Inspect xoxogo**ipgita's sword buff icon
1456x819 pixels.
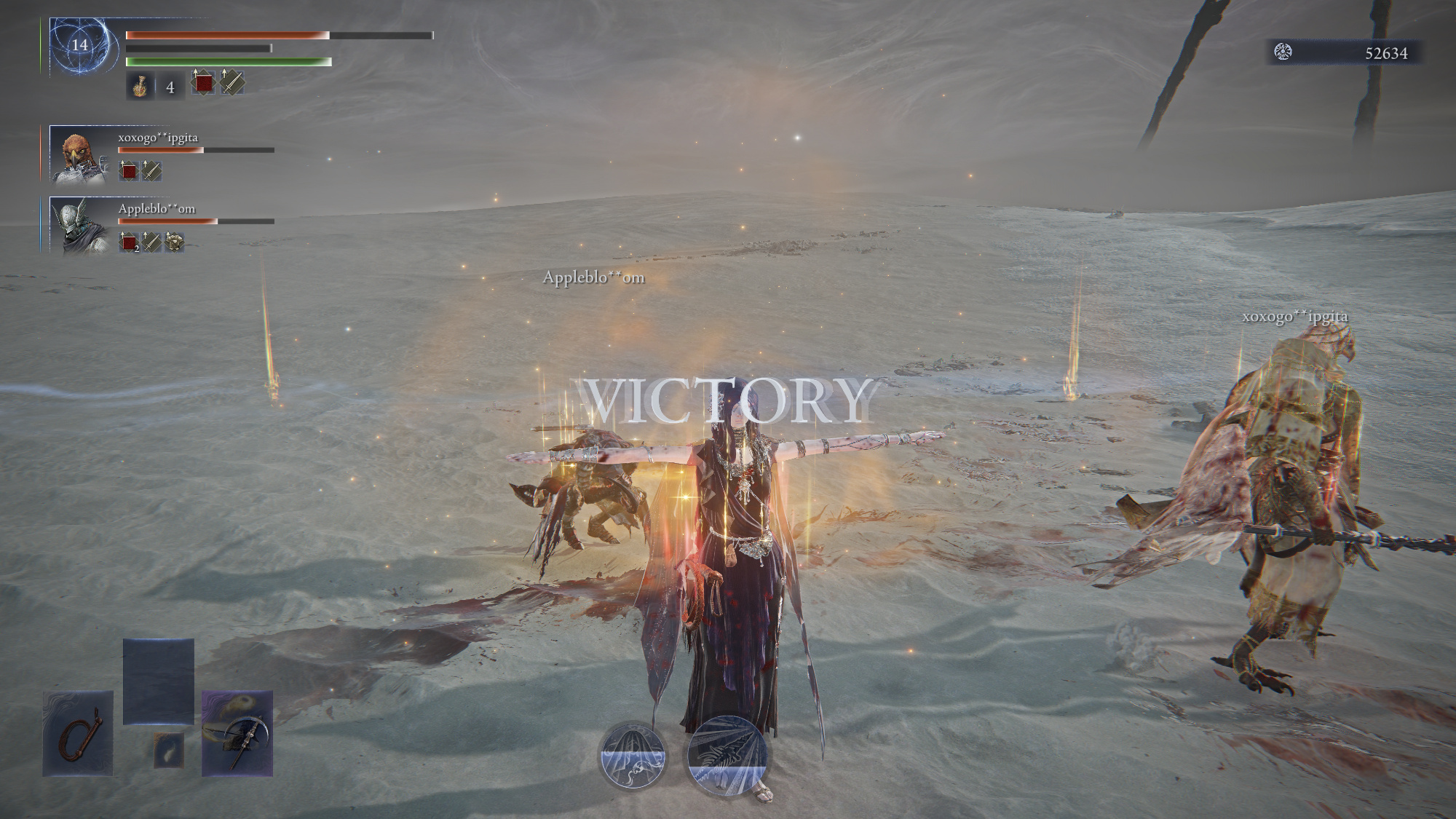click(151, 171)
